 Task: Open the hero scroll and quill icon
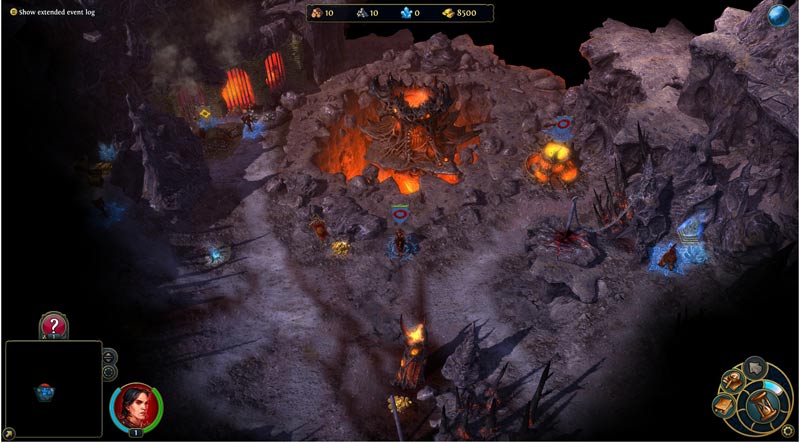click(x=734, y=382)
